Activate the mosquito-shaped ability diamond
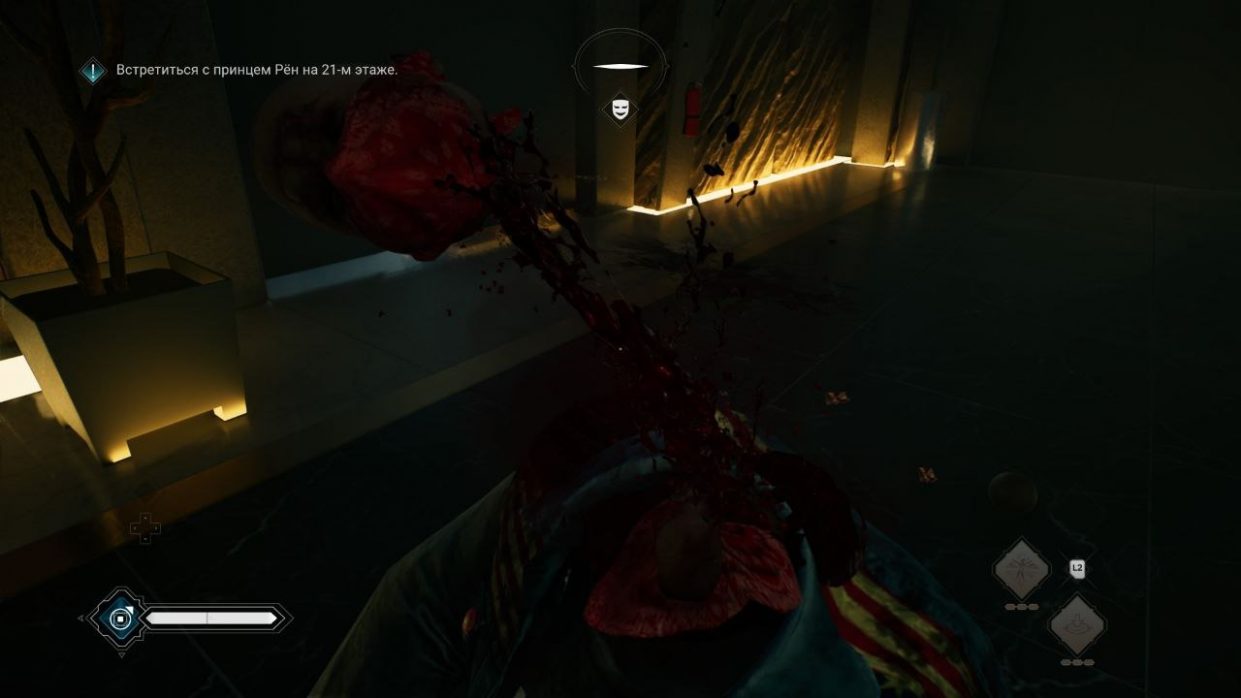This screenshot has width=1241, height=698. tap(1021, 570)
